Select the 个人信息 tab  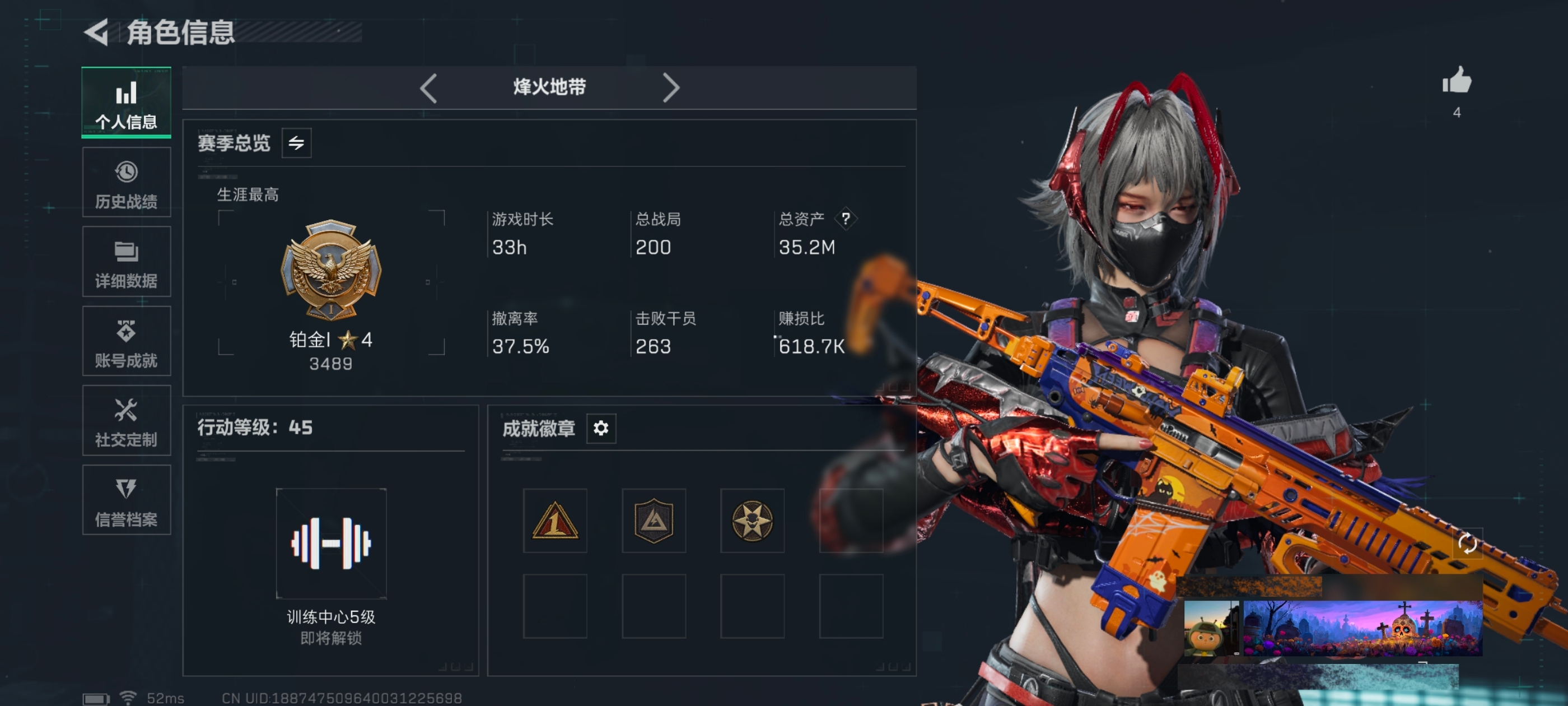(126, 103)
